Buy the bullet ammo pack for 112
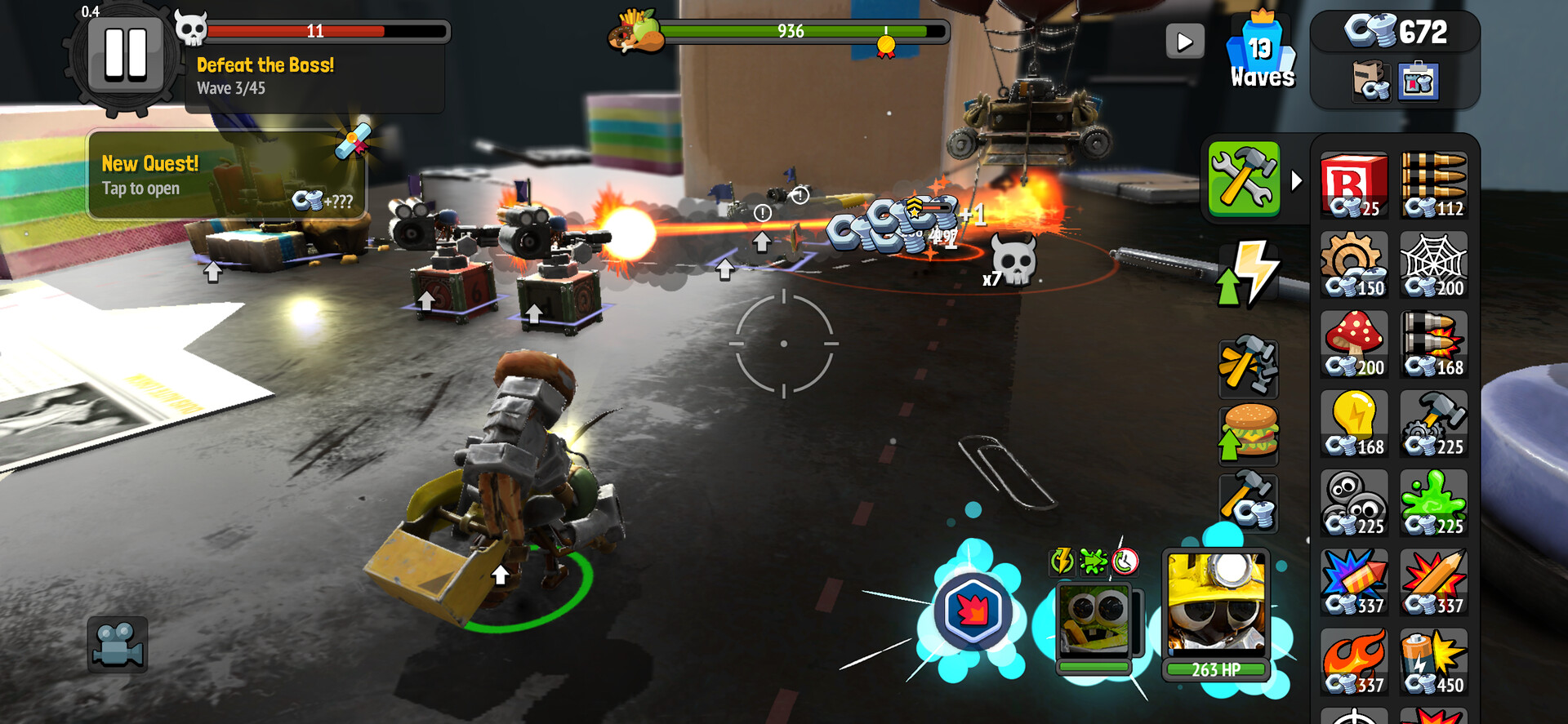Image resolution: width=1568 pixels, height=724 pixels. [x=1434, y=186]
